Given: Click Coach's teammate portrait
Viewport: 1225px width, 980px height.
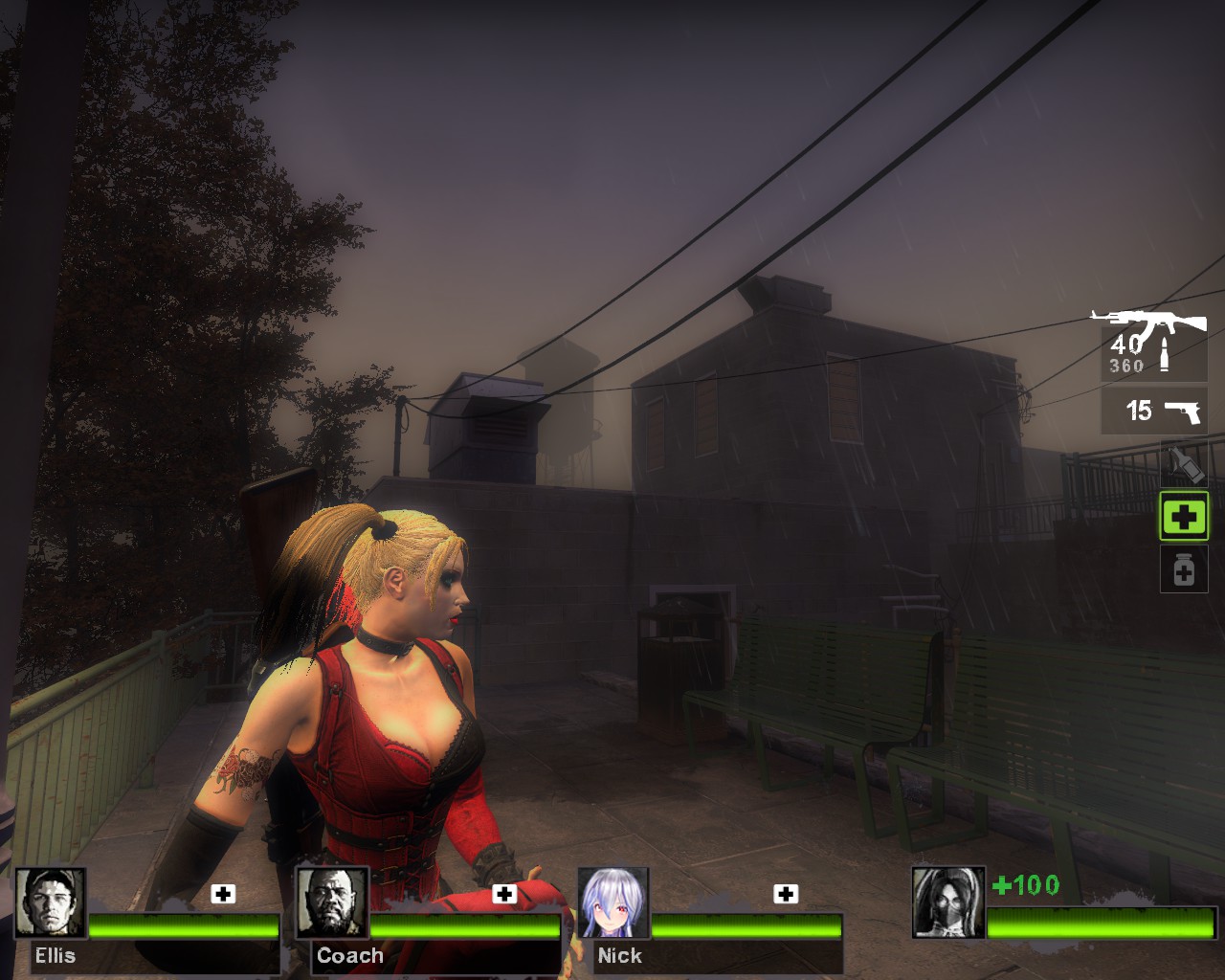Looking at the screenshot, I should click(332, 902).
